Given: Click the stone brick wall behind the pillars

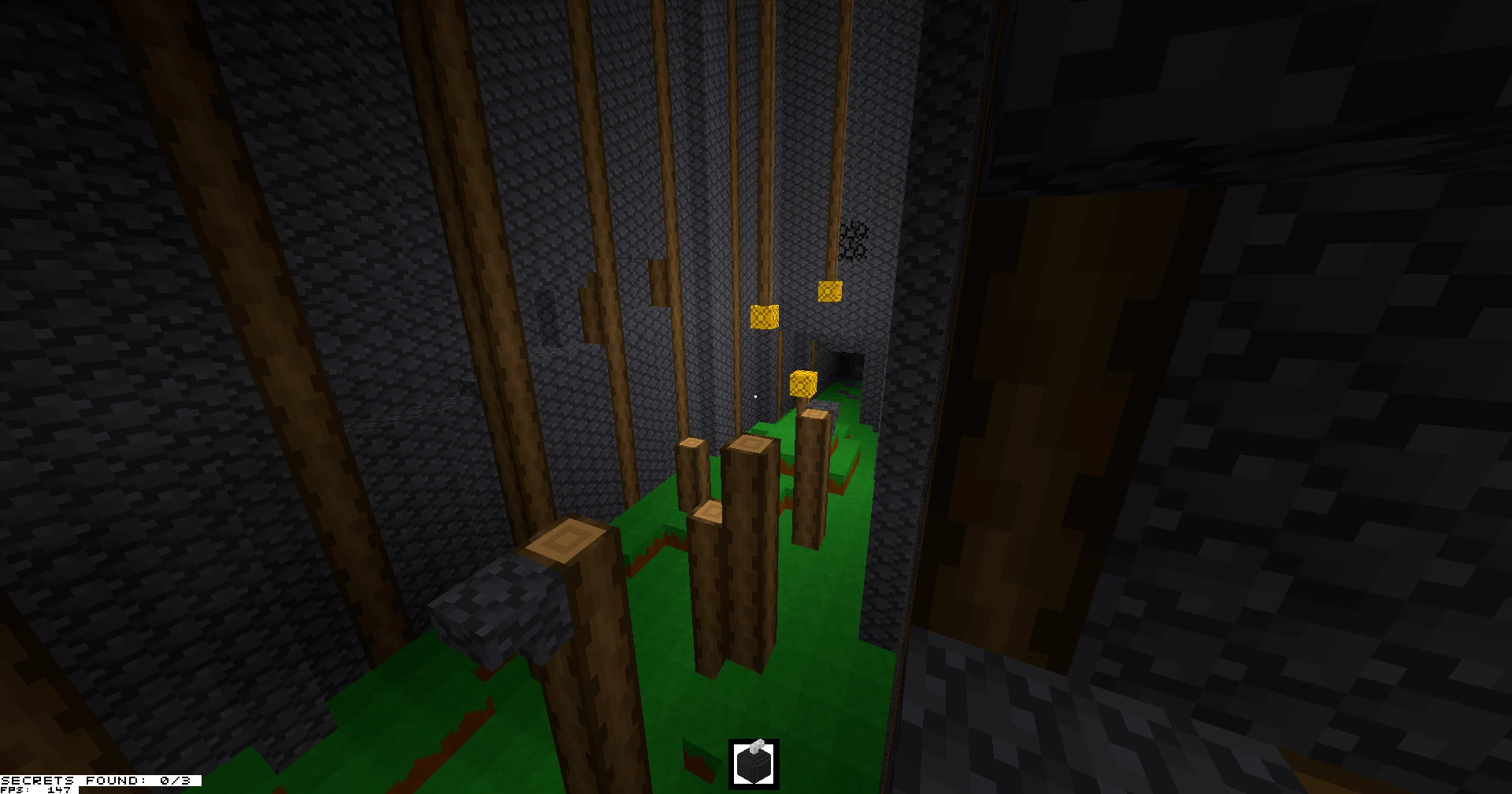Looking at the screenshot, I should coord(709,197).
